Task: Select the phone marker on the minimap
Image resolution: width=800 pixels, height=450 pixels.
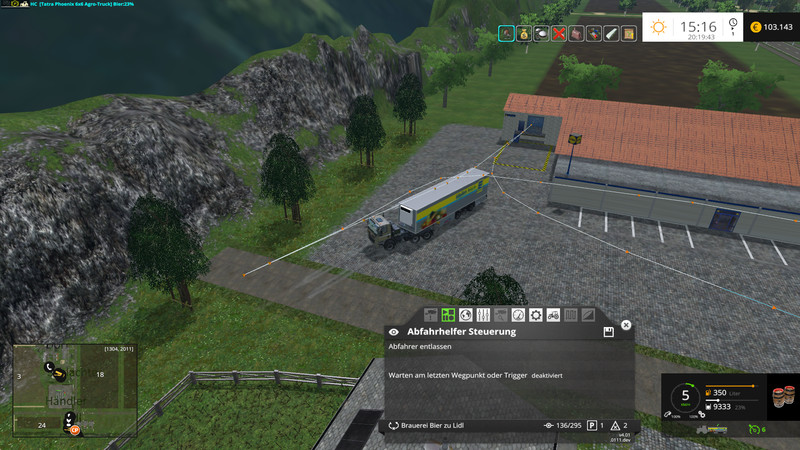Action: pyautogui.click(x=48, y=368)
